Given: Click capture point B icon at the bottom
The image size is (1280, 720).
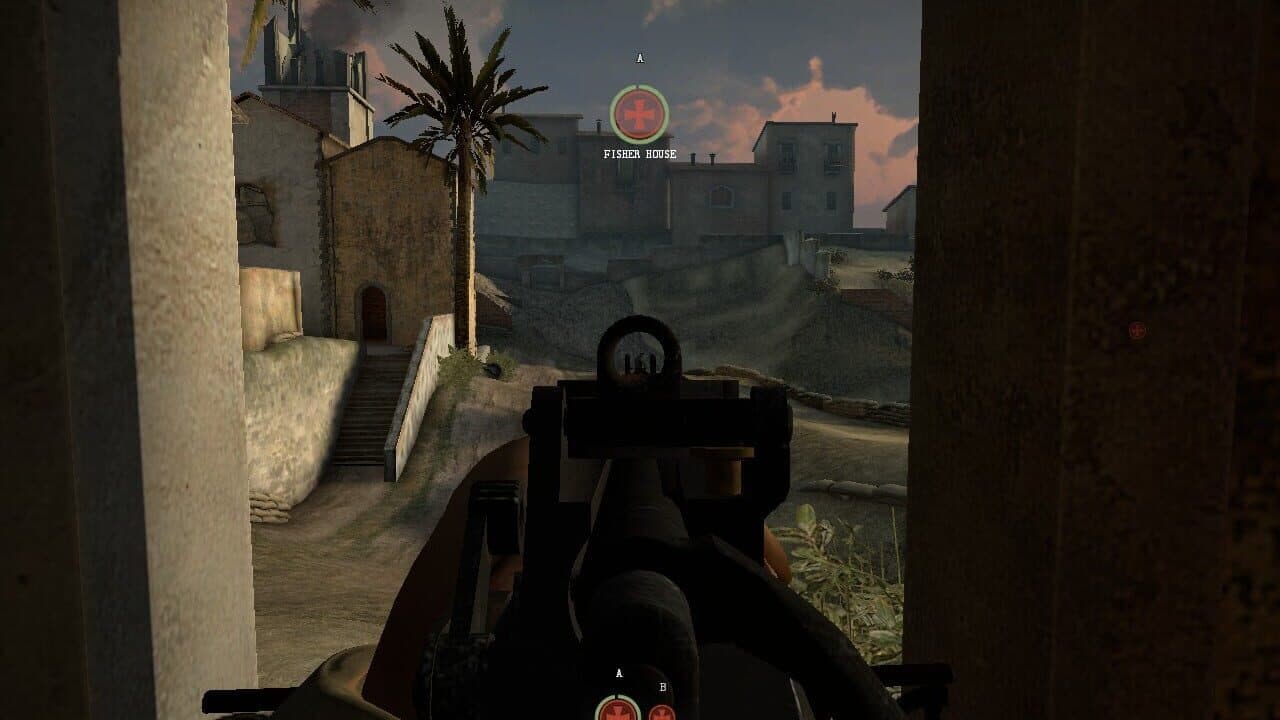Looking at the screenshot, I should coord(662,713).
